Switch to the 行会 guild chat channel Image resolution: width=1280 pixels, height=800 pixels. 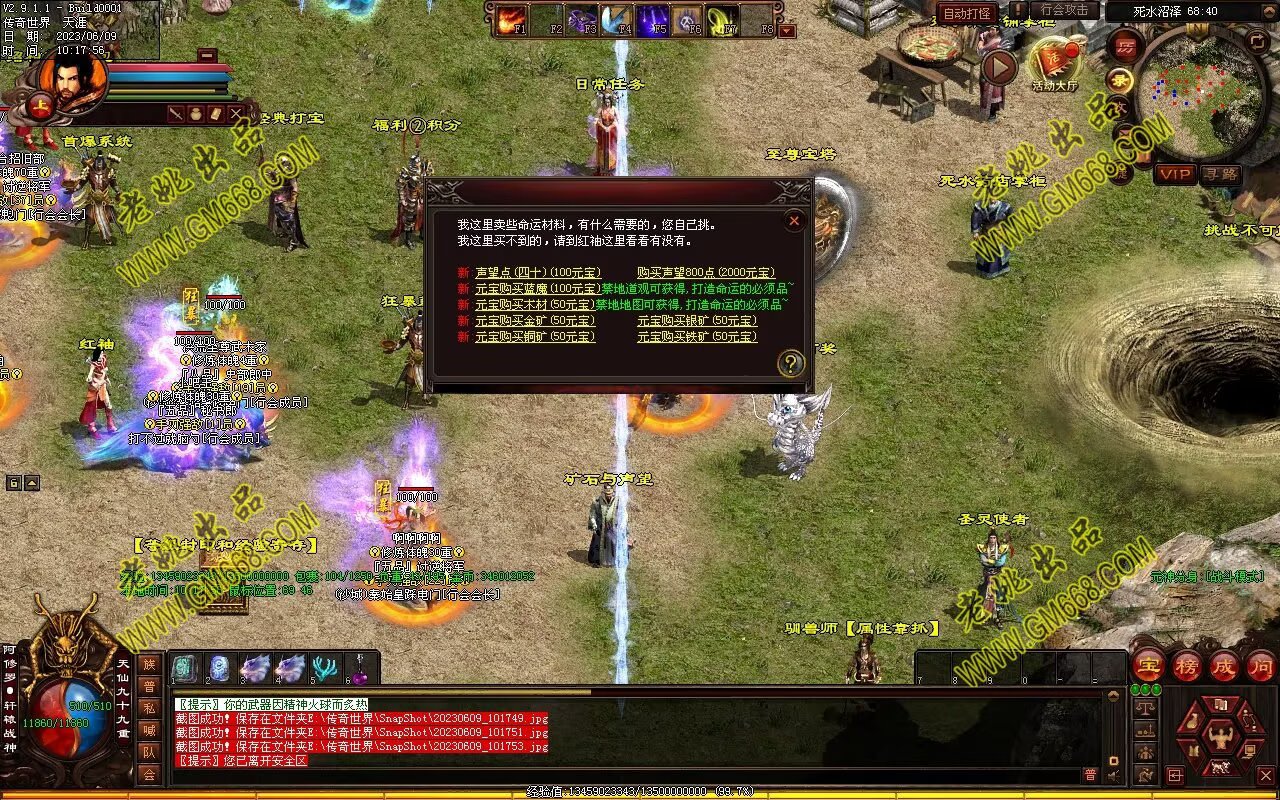point(149,775)
